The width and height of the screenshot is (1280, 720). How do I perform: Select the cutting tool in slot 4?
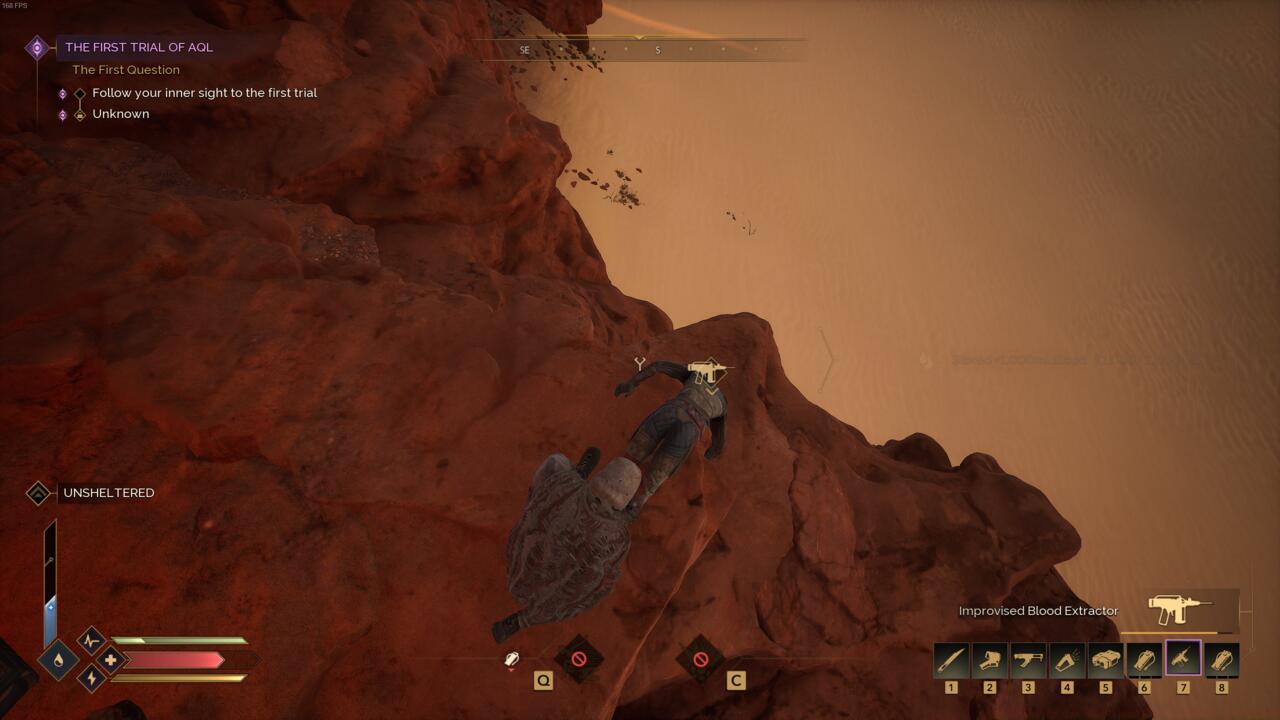[1066, 660]
